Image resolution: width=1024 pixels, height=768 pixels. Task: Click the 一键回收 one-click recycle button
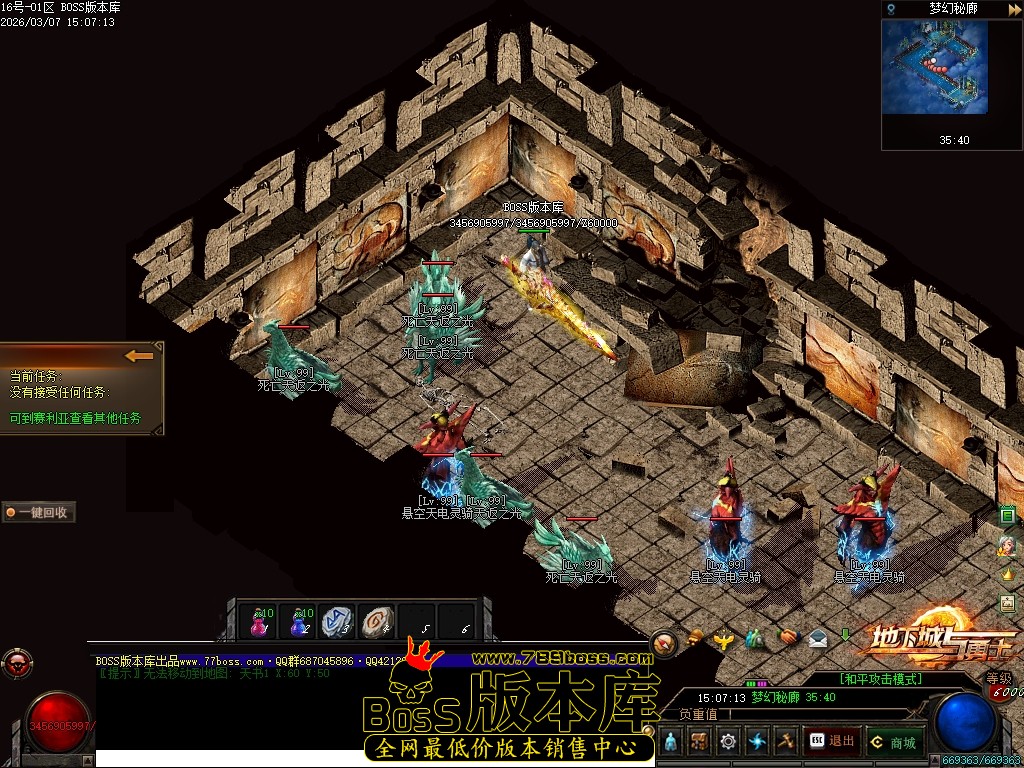[39, 512]
